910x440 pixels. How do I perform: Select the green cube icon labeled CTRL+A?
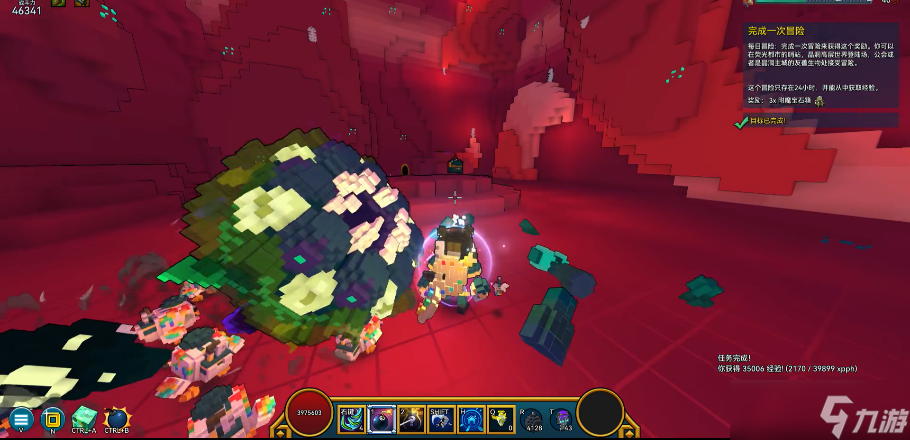click(x=85, y=416)
